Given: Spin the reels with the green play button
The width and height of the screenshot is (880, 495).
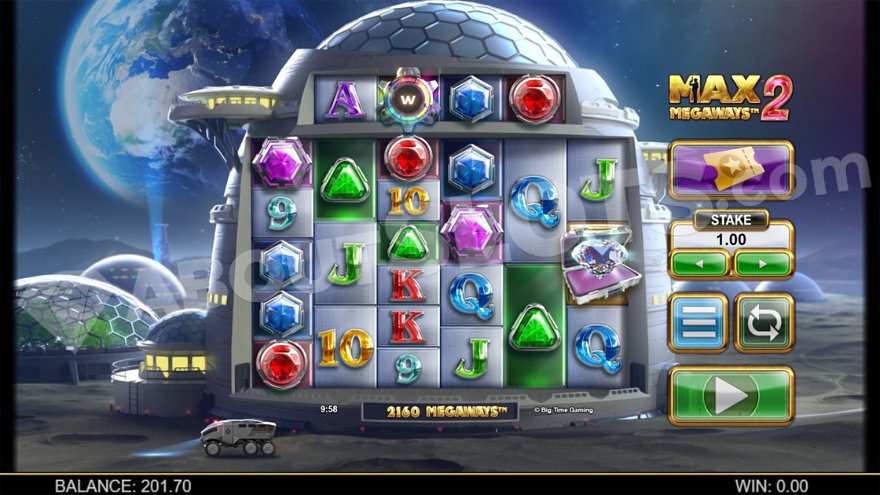Looking at the screenshot, I should (x=731, y=395).
